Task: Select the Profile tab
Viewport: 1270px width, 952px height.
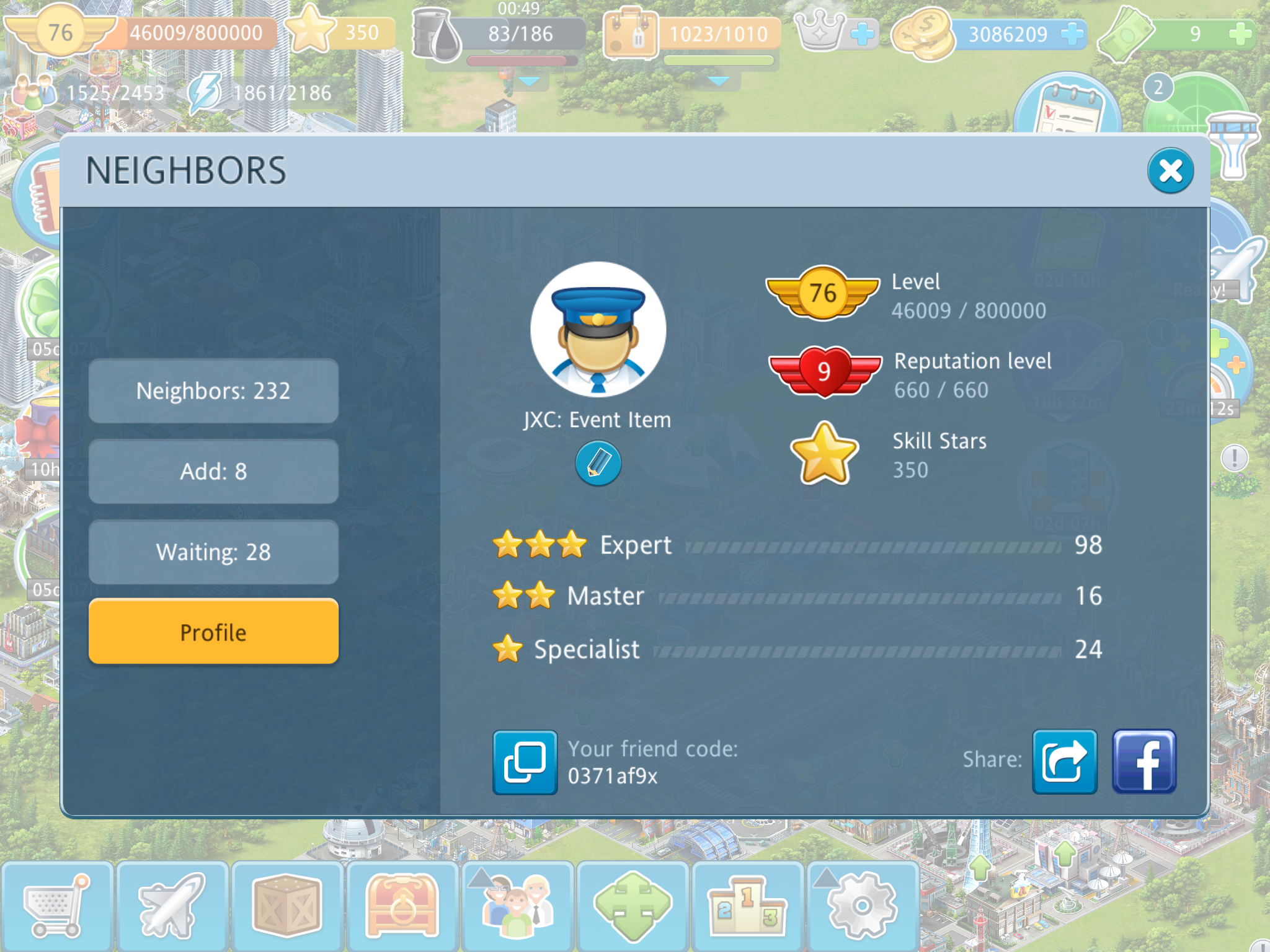Action: coord(213,632)
